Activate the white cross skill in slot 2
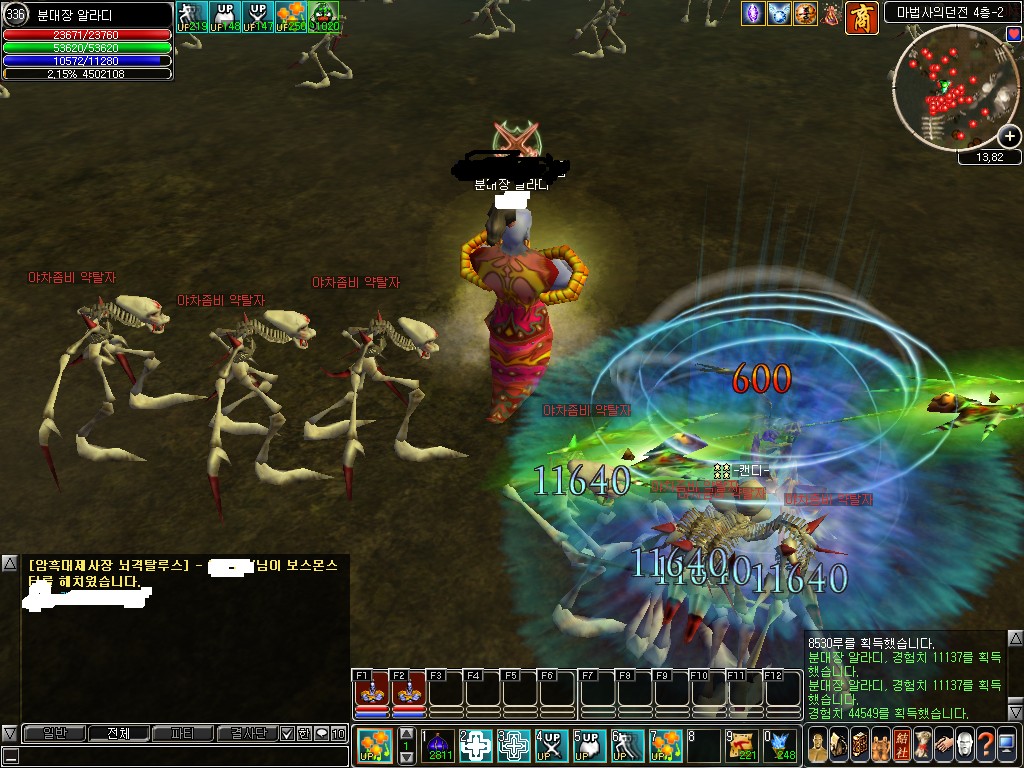The height and width of the screenshot is (768, 1024). pyautogui.click(x=476, y=745)
